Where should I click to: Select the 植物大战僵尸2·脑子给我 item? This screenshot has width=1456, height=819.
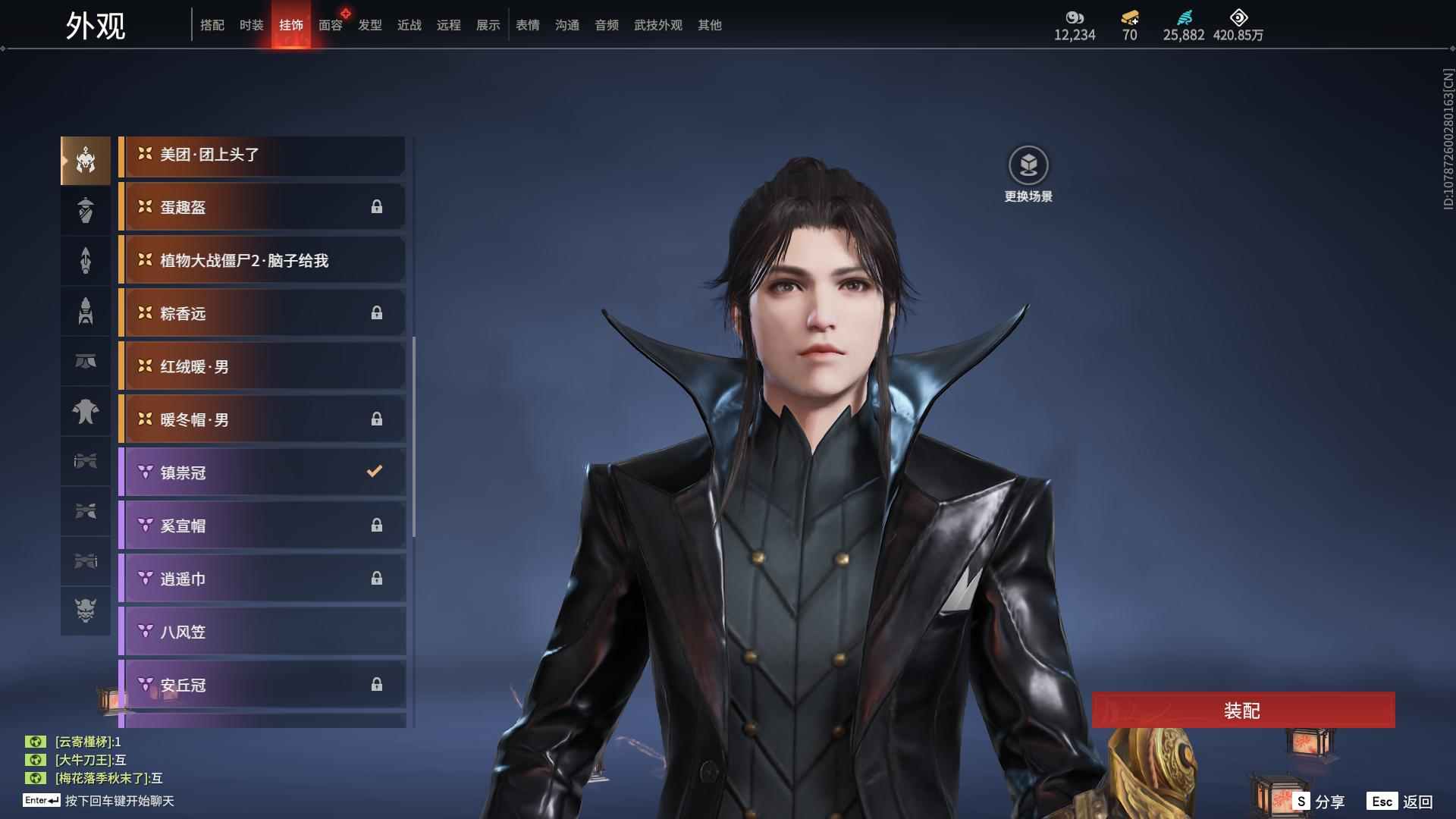262,261
